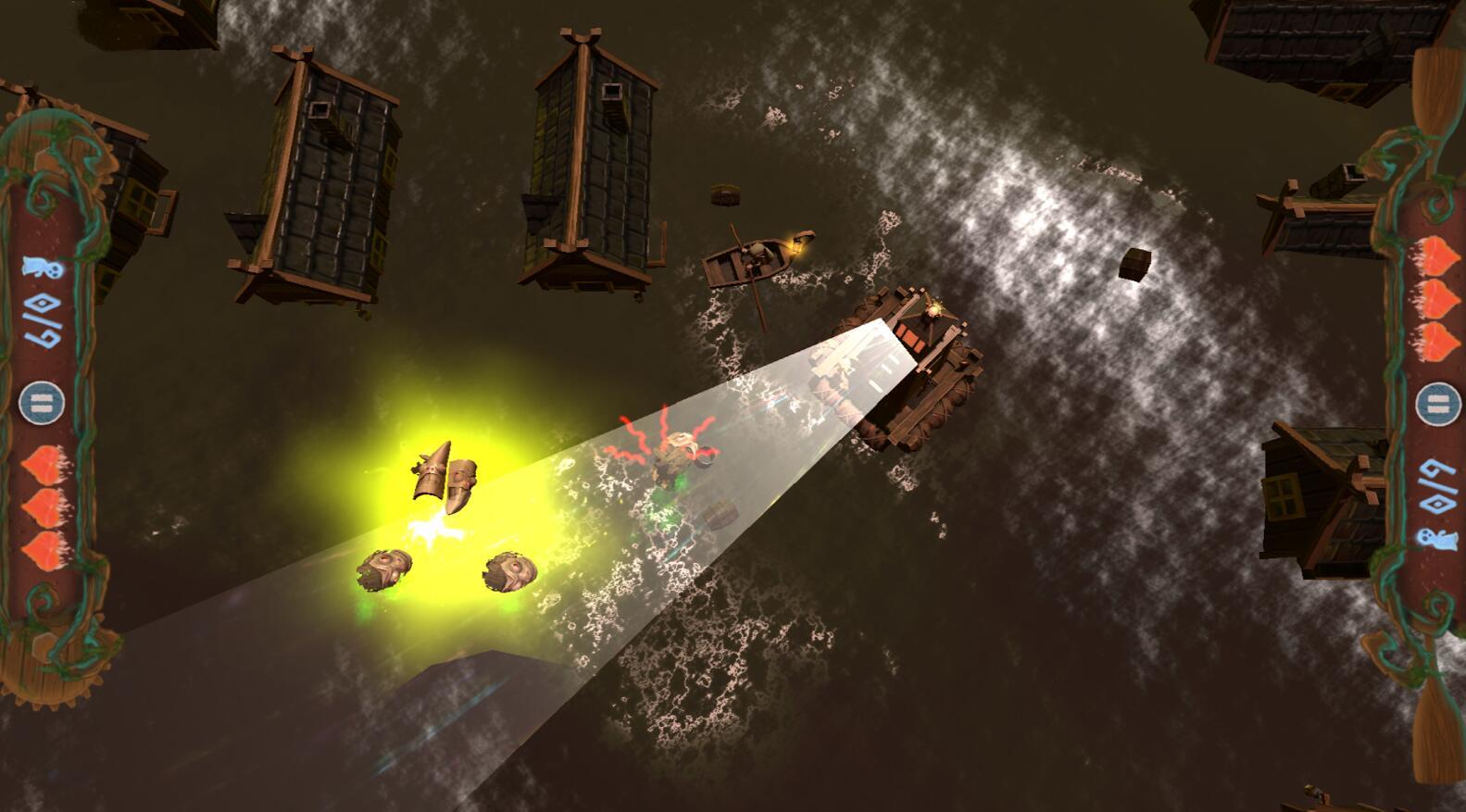Pause the game from the left player's panel
The image size is (1466, 812).
[x=43, y=403]
